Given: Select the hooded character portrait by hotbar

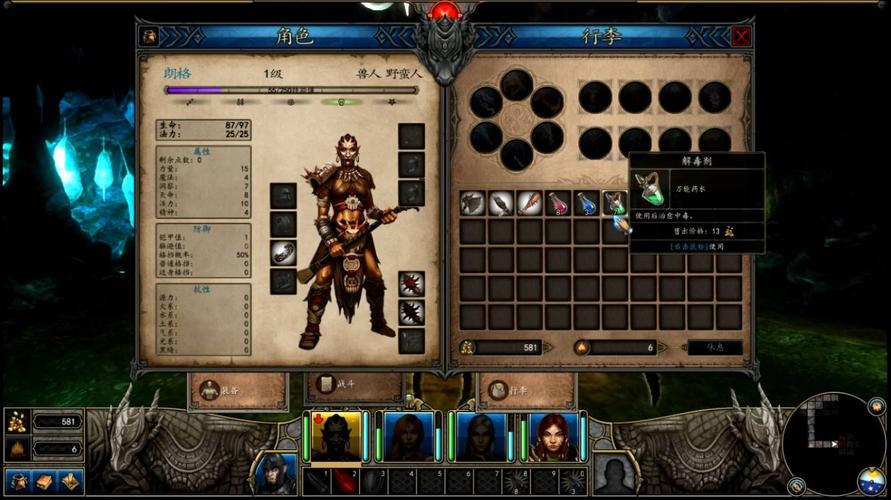Looking at the screenshot, I should (273, 474).
